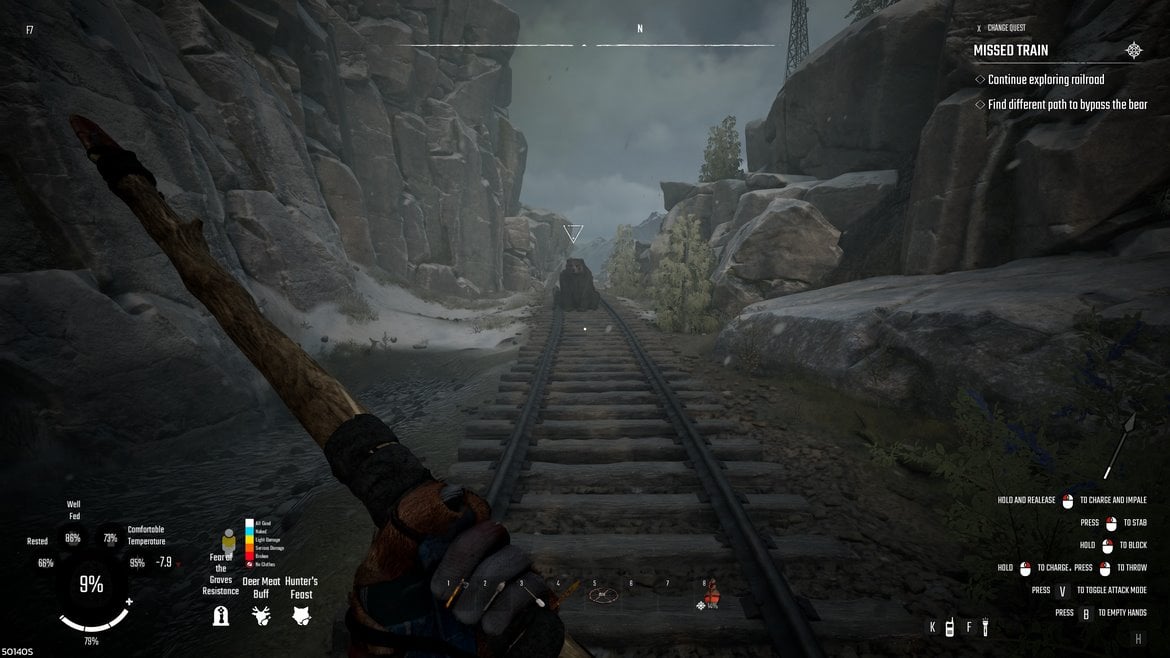Click the quest compass marker icon
This screenshot has width=1170, height=658.
[1133, 50]
